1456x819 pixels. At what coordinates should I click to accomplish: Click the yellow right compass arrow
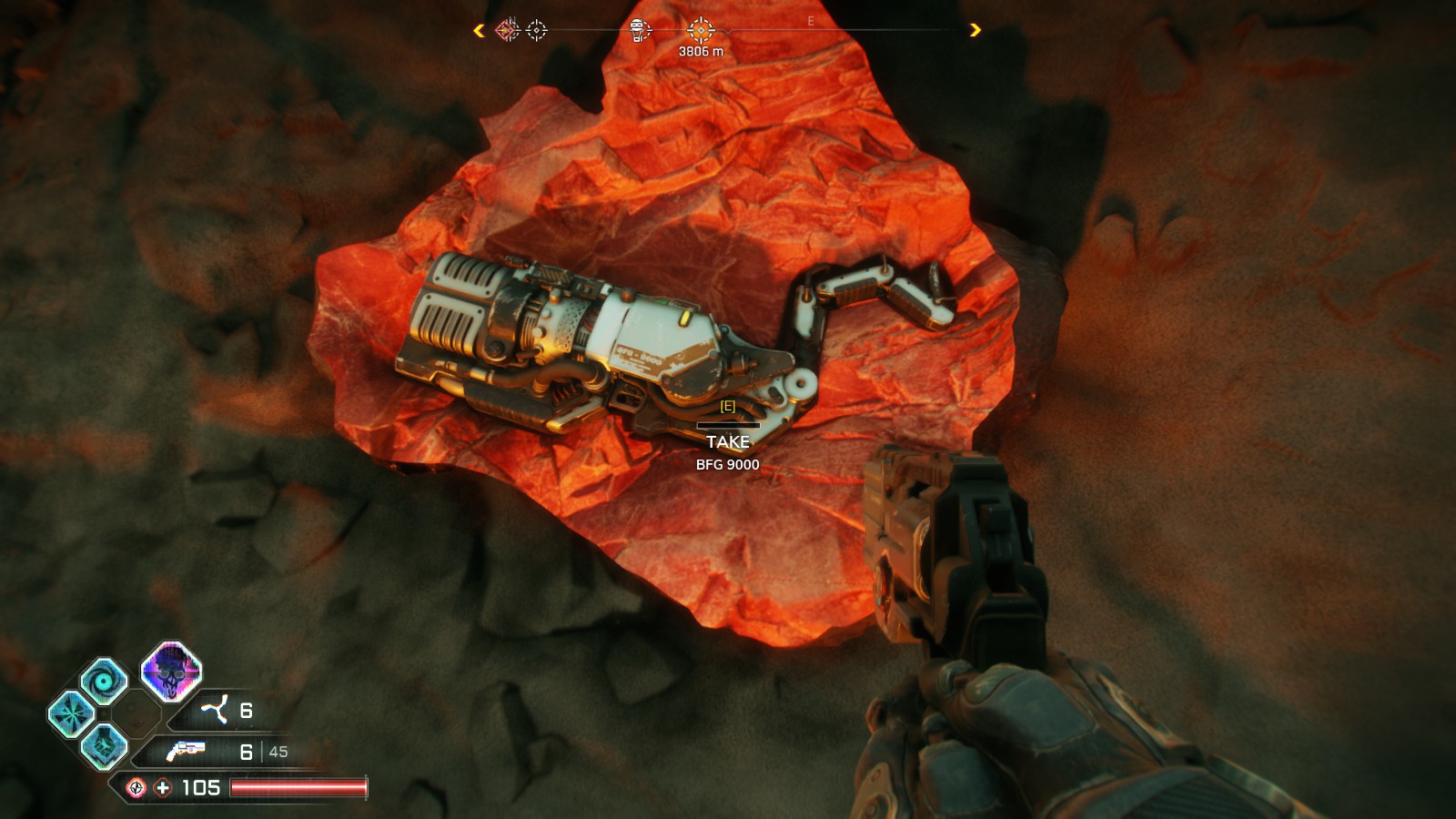976,30
